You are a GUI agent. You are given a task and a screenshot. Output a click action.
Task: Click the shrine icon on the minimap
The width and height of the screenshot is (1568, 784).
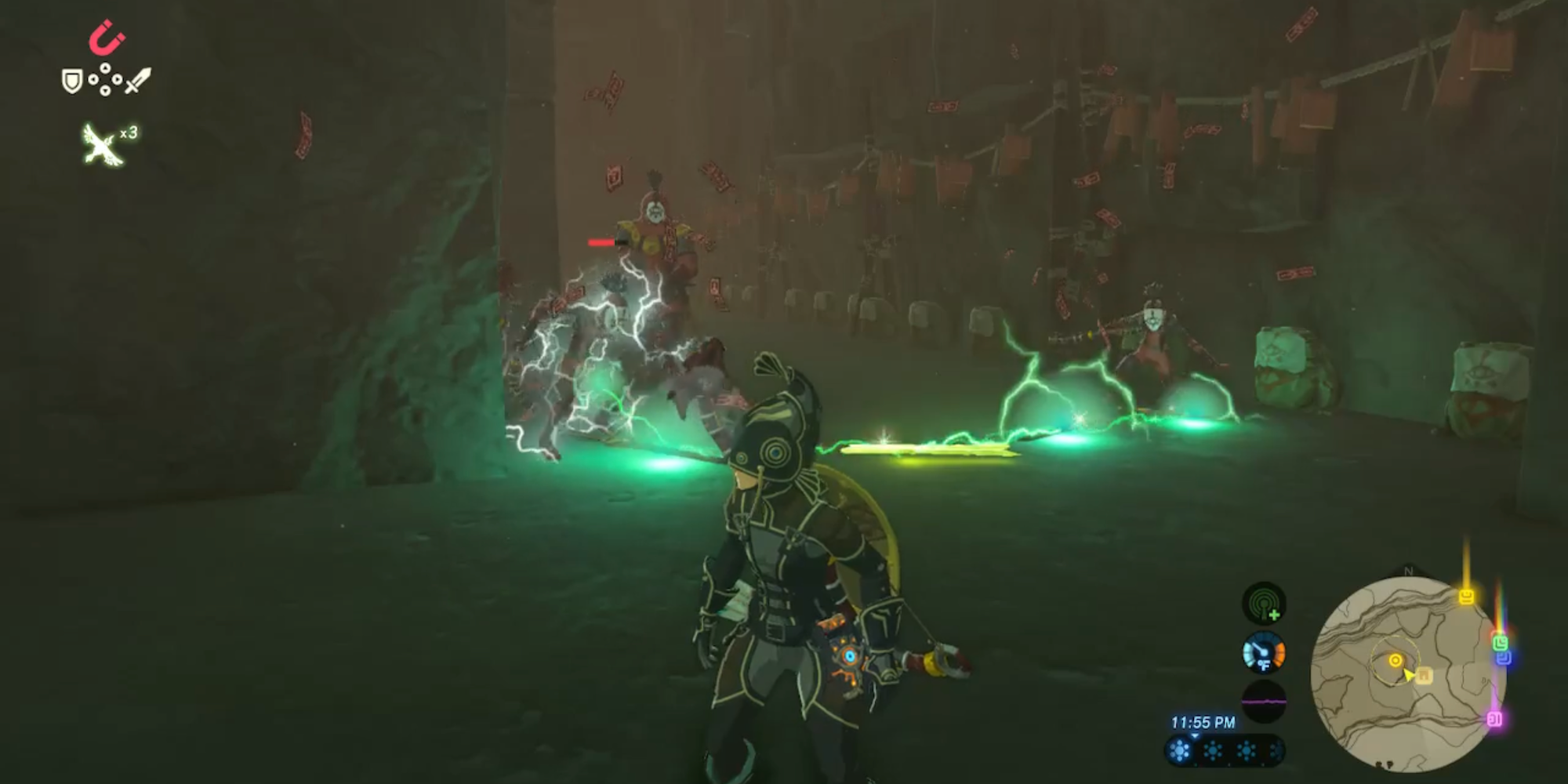coord(1425,675)
